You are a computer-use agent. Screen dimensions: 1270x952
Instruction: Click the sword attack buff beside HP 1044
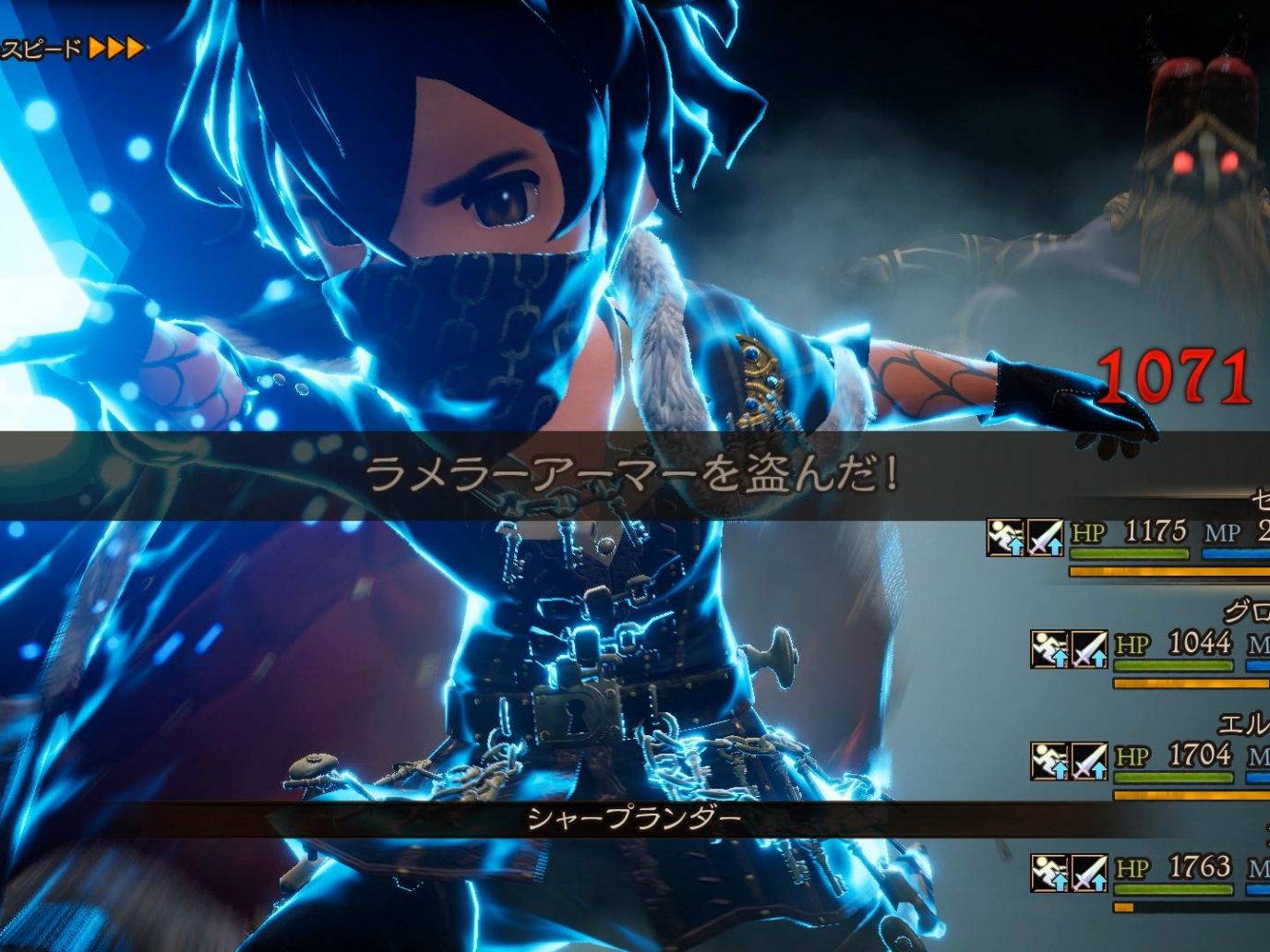(x=1089, y=649)
